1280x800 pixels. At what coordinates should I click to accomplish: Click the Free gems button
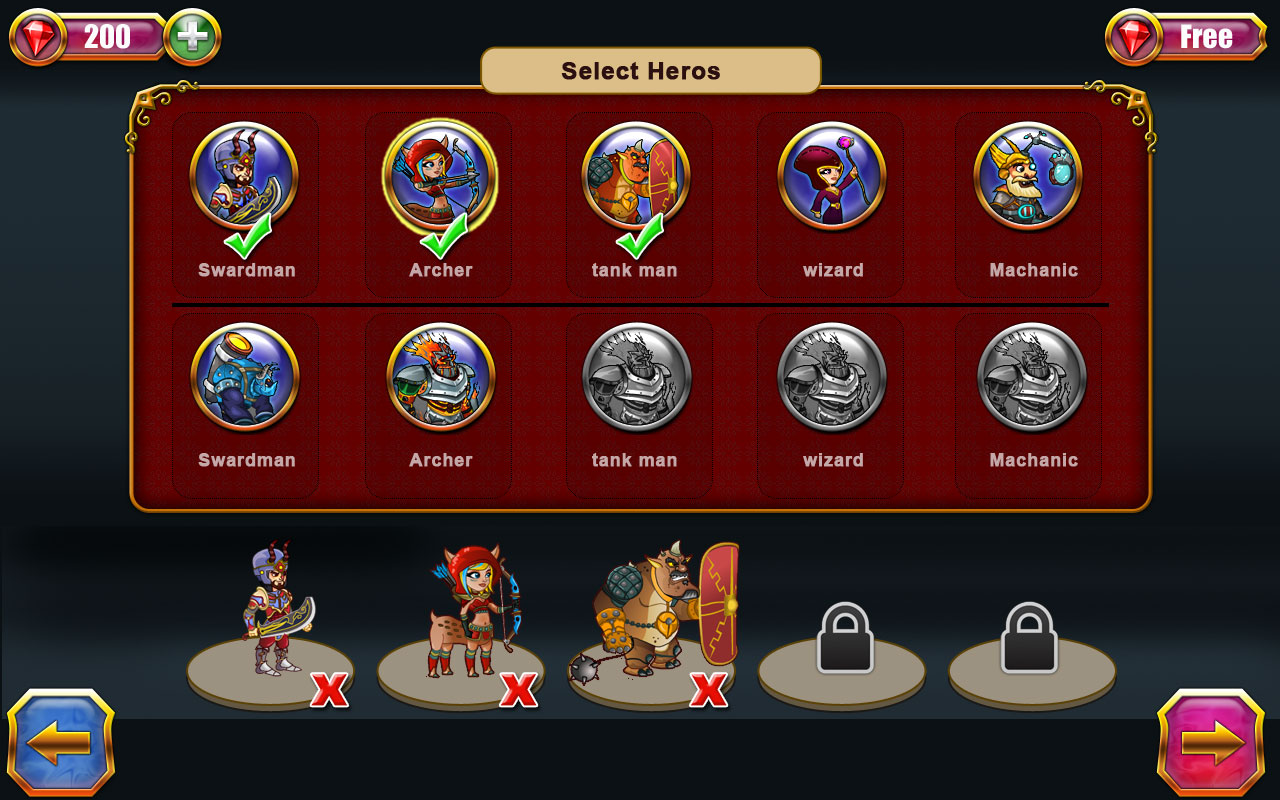point(1205,36)
